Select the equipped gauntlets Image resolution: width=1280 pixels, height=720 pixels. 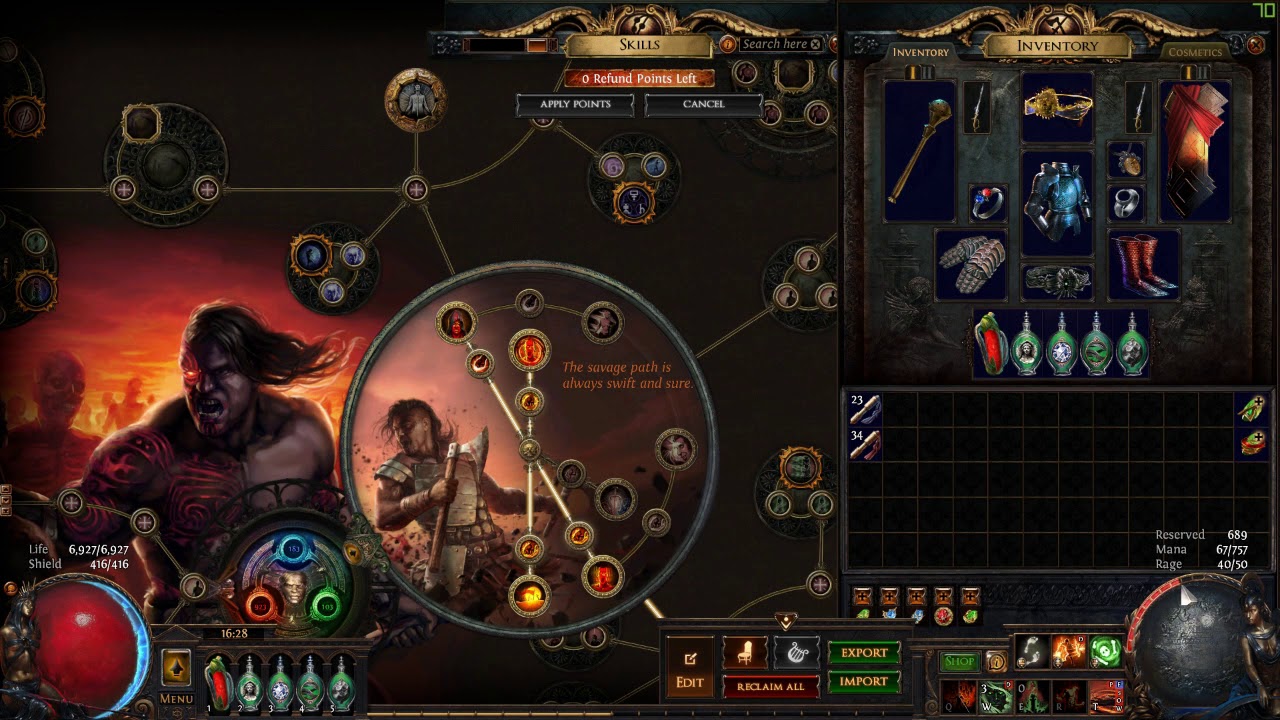click(x=971, y=264)
